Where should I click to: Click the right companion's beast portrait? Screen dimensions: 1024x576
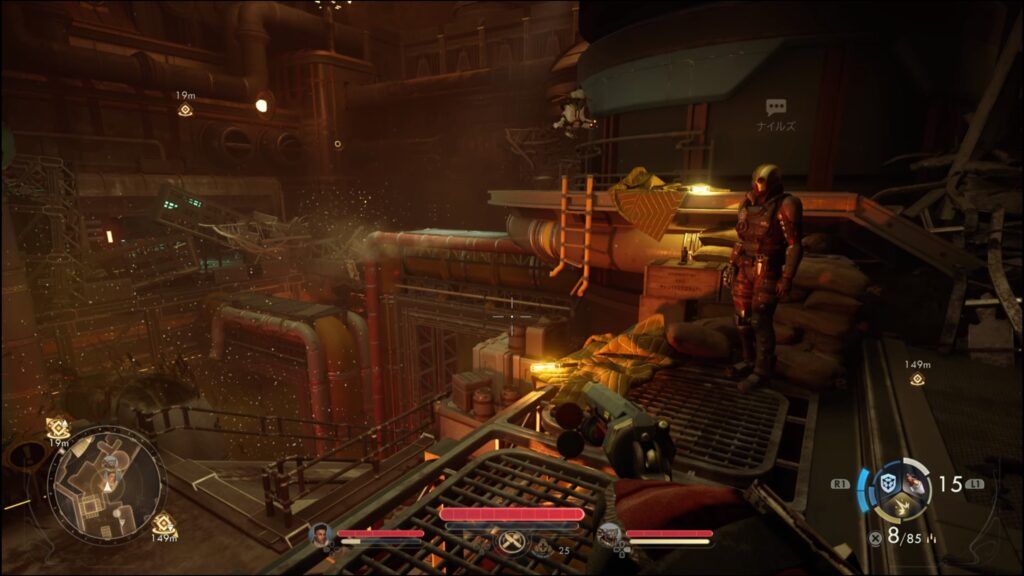tap(609, 535)
